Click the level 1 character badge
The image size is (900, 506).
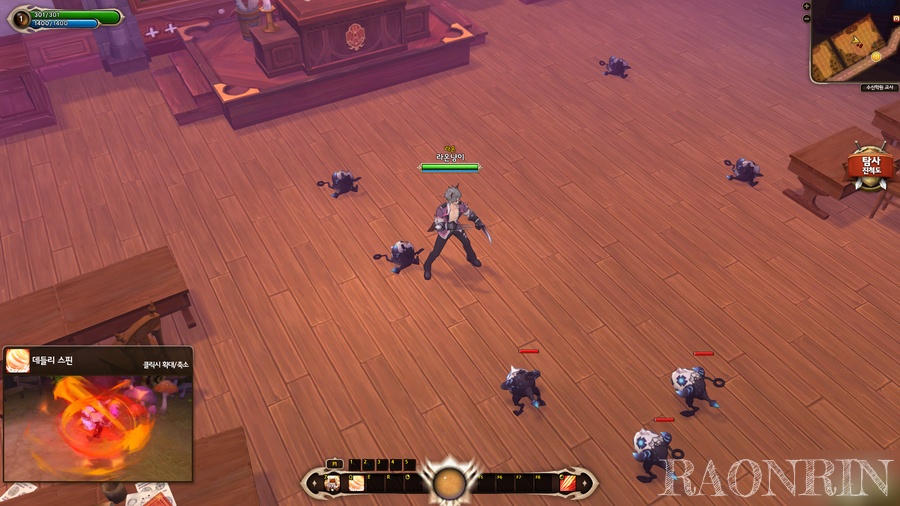tap(22, 17)
